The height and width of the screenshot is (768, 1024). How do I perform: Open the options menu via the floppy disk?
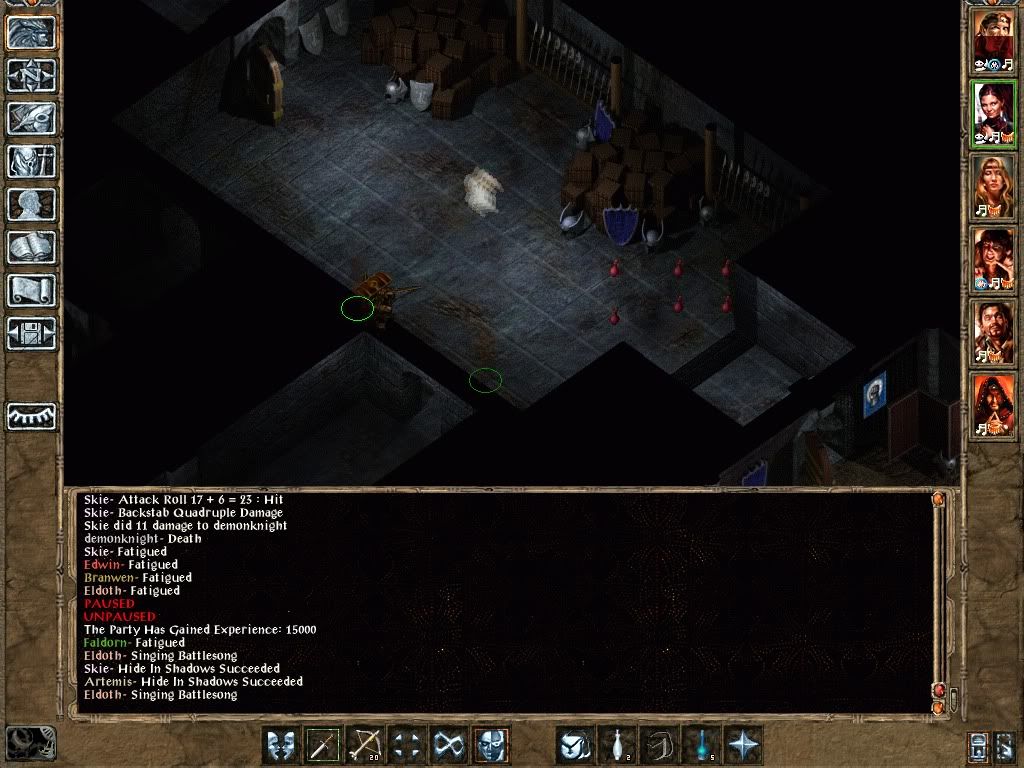(32, 334)
